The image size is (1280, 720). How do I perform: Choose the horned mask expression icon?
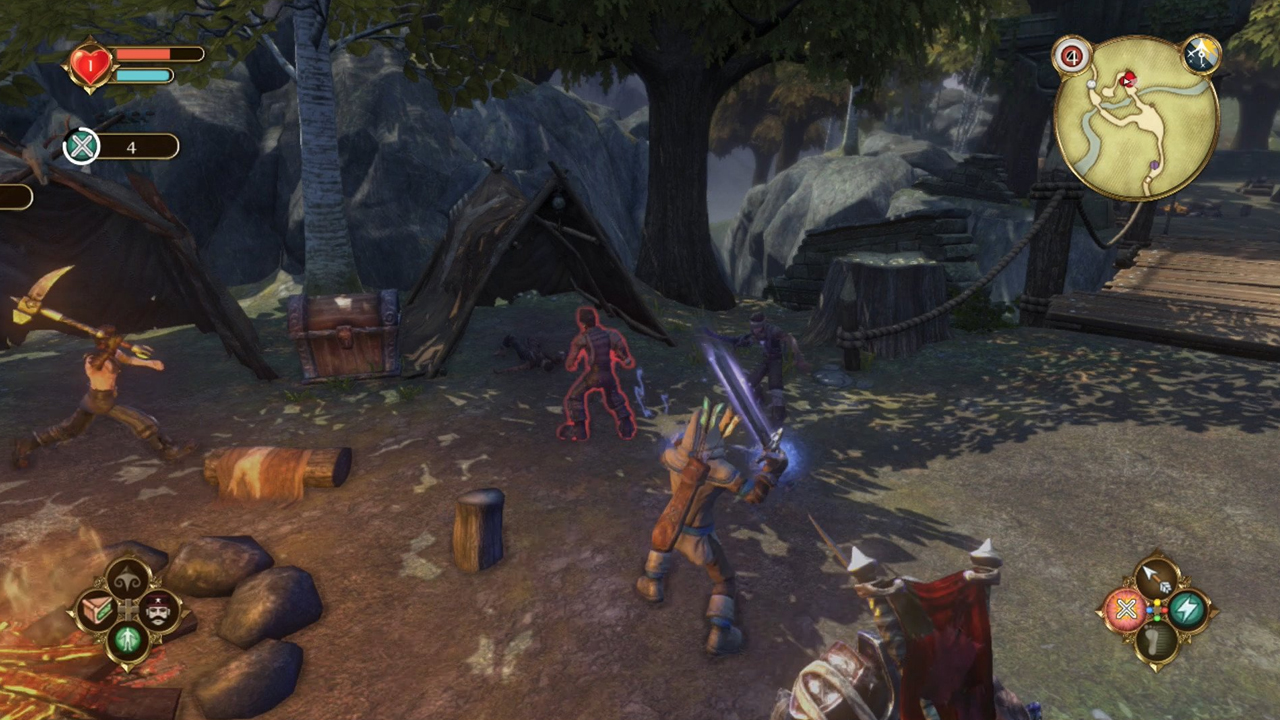click(x=128, y=577)
